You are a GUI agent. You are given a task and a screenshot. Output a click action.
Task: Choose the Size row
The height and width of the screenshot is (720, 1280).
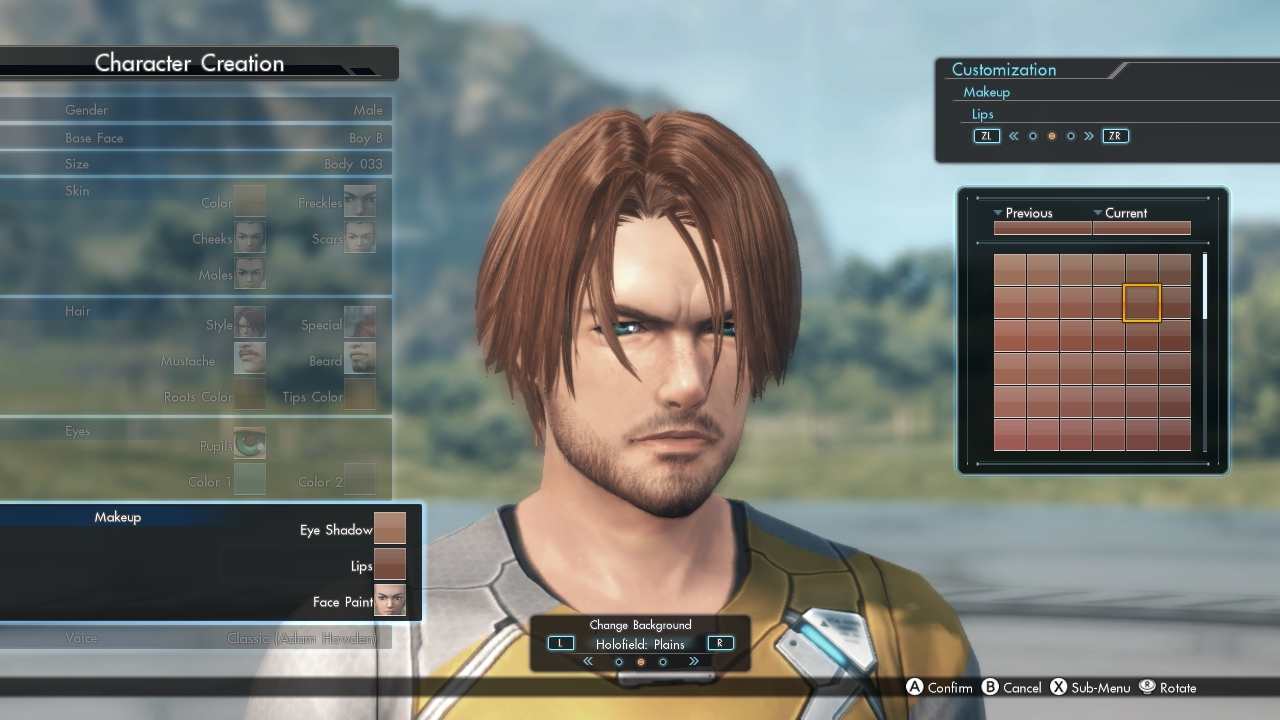coord(195,164)
